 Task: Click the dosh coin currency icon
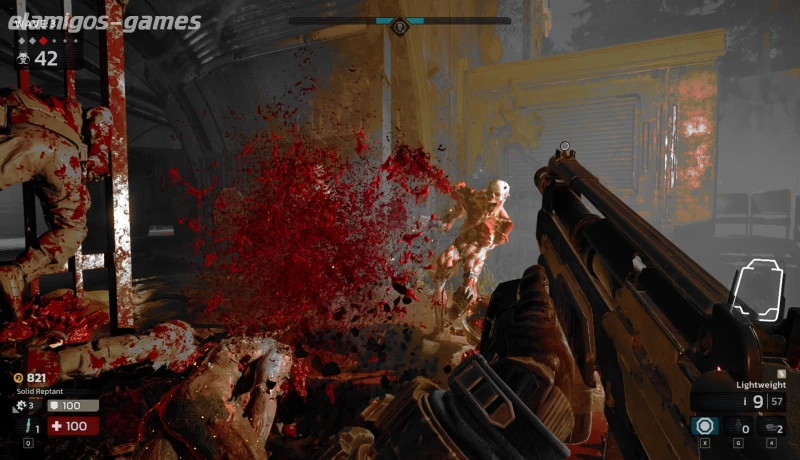[19, 378]
